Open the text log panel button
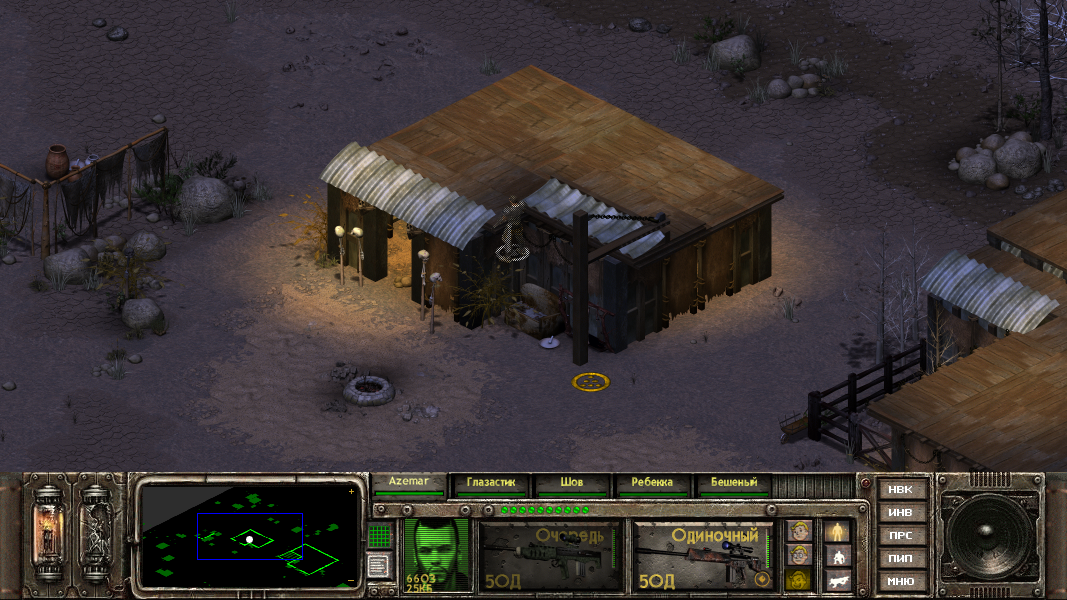The image size is (1067, 600). pos(379,565)
